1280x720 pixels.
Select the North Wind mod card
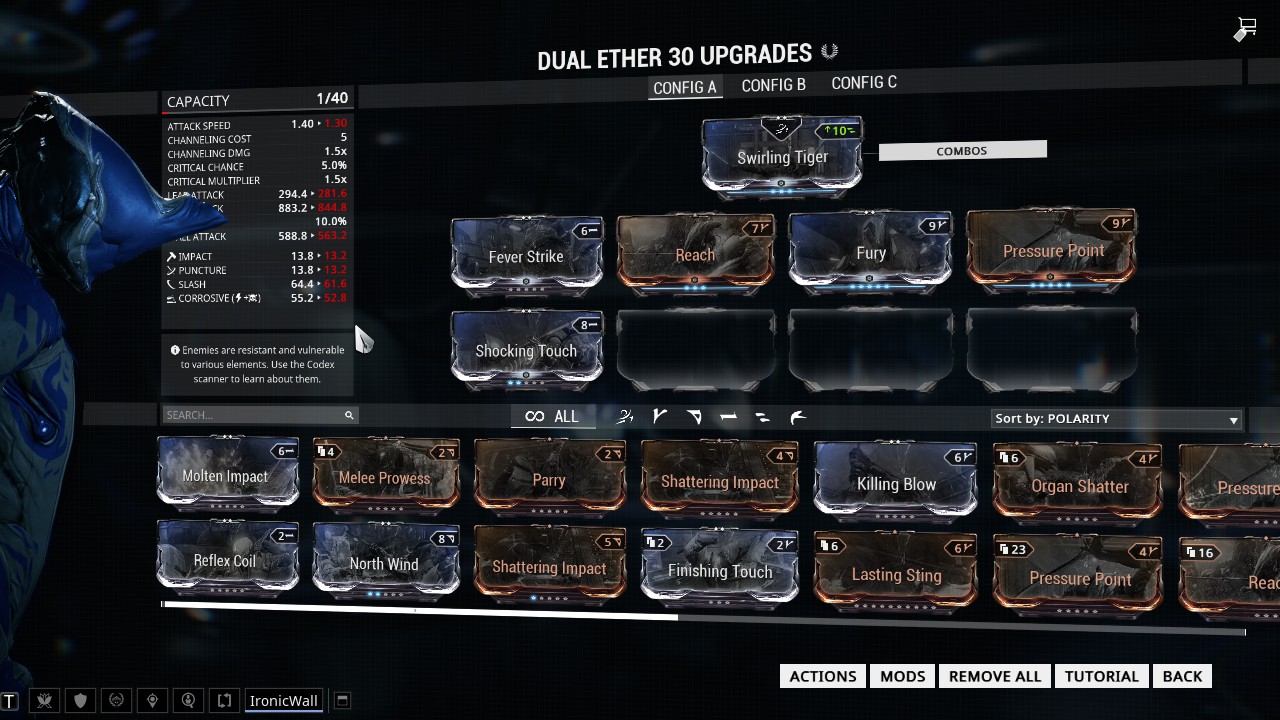pyautogui.click(x=384, y=564)
